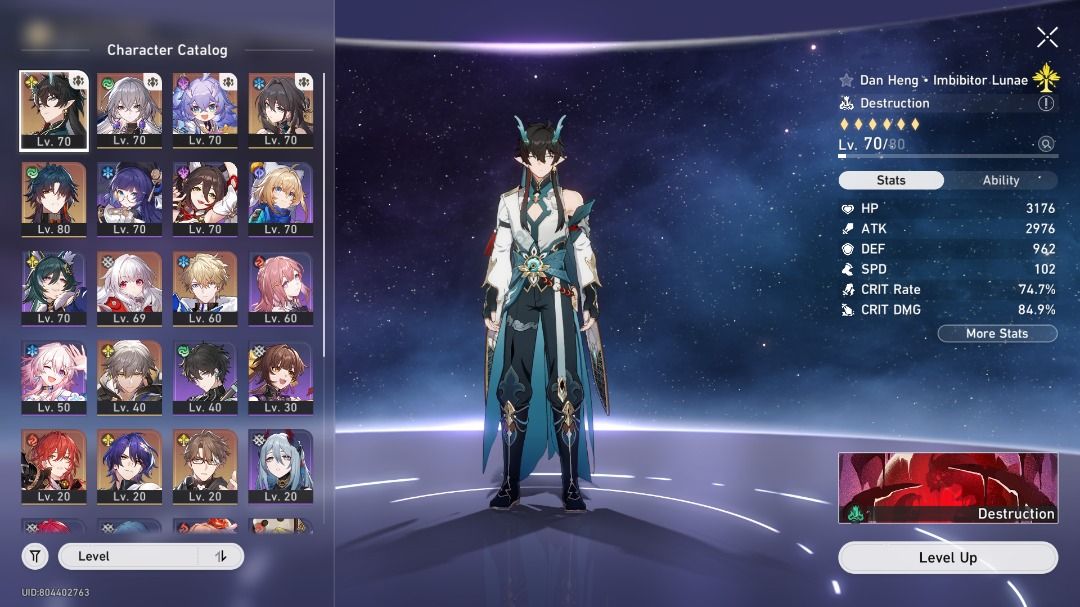Select the black-haired Lv. 40 character
1080x607 pixels.
tap(205, 377)
